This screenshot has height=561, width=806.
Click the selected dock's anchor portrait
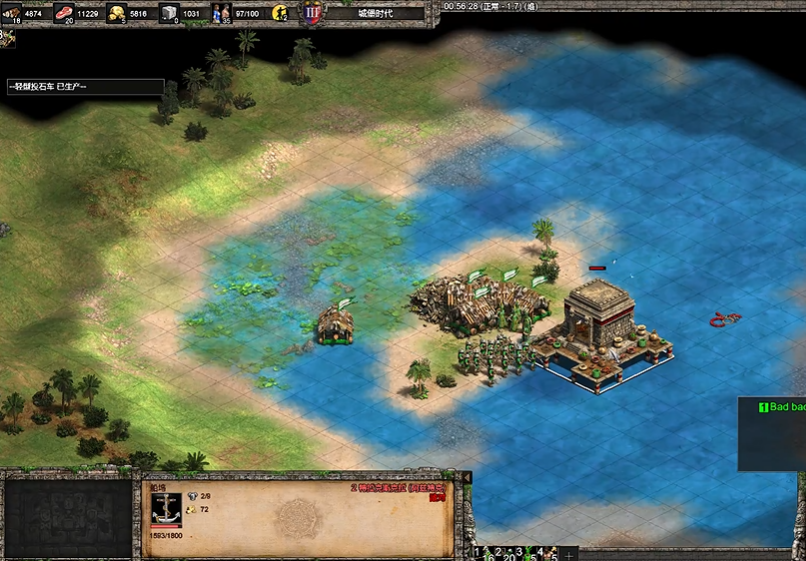tap(166, 507)
